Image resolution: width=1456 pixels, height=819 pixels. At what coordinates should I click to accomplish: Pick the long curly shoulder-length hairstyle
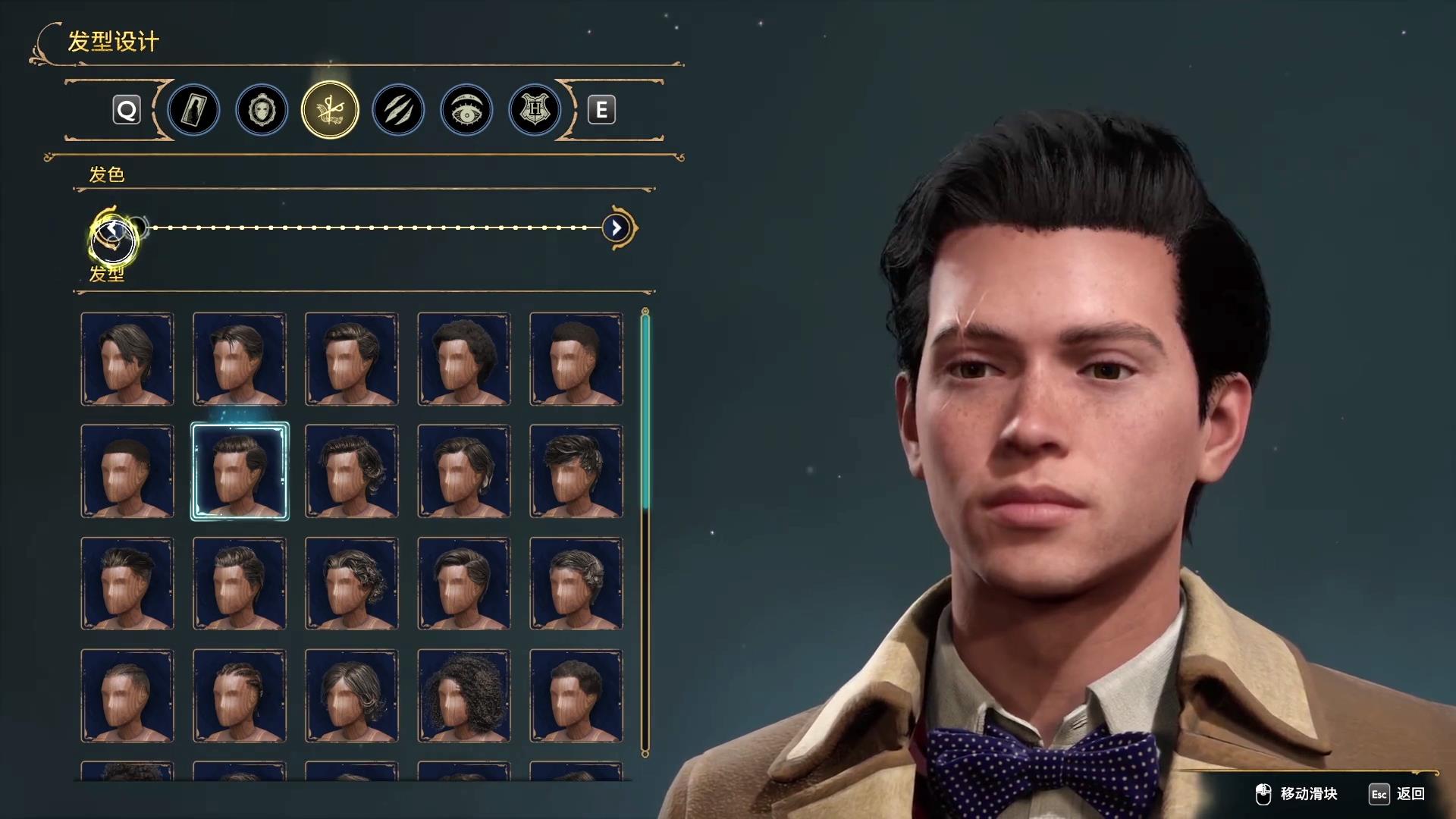coord(463,695)
